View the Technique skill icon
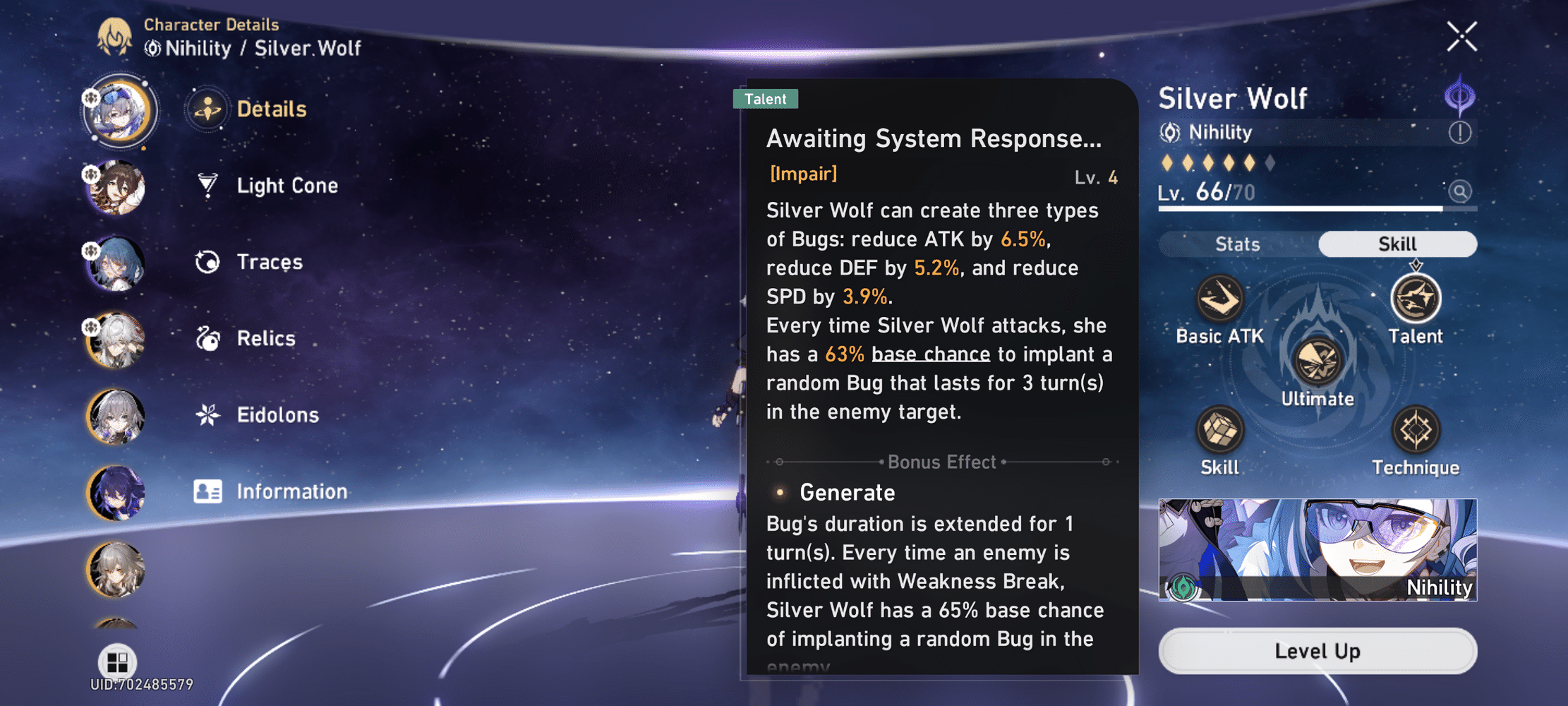 click(x=1416, y=431)
